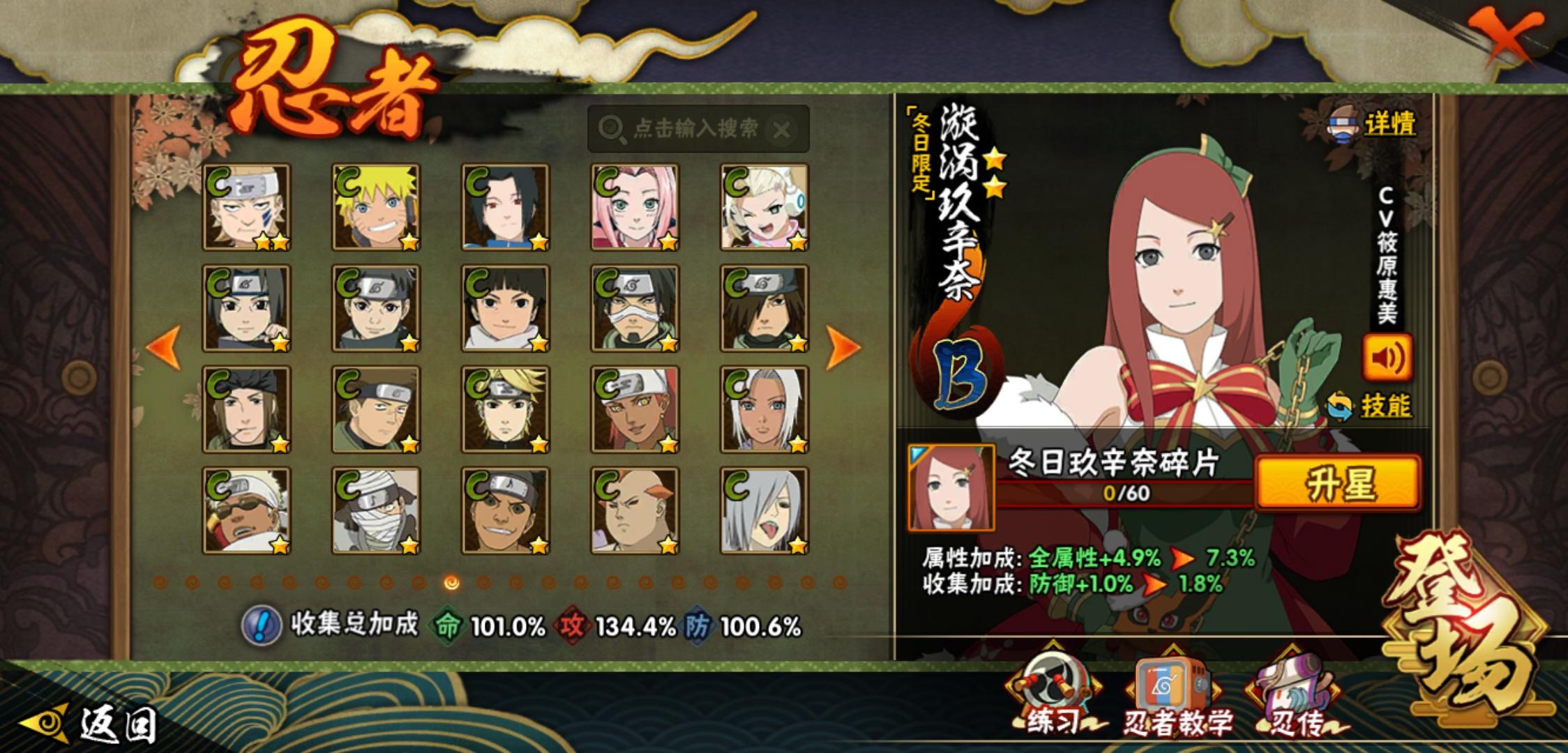Screen dimensions: 1568x753
Task: Choose the Sasuke ninja portrait
Action: [506, 207]
